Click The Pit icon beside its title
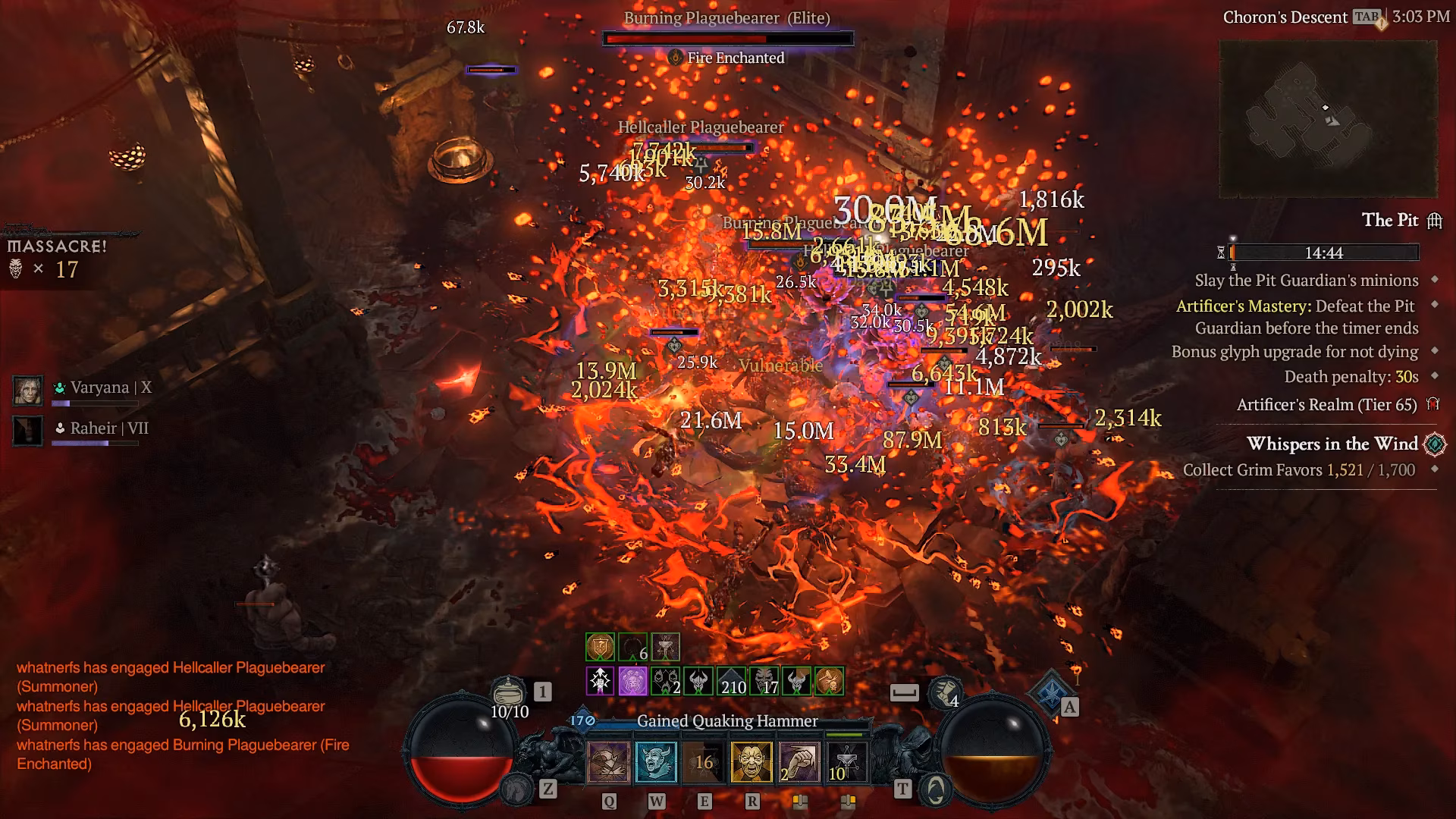This screenshot has width=1456, height=819. tap(1436, 221)
